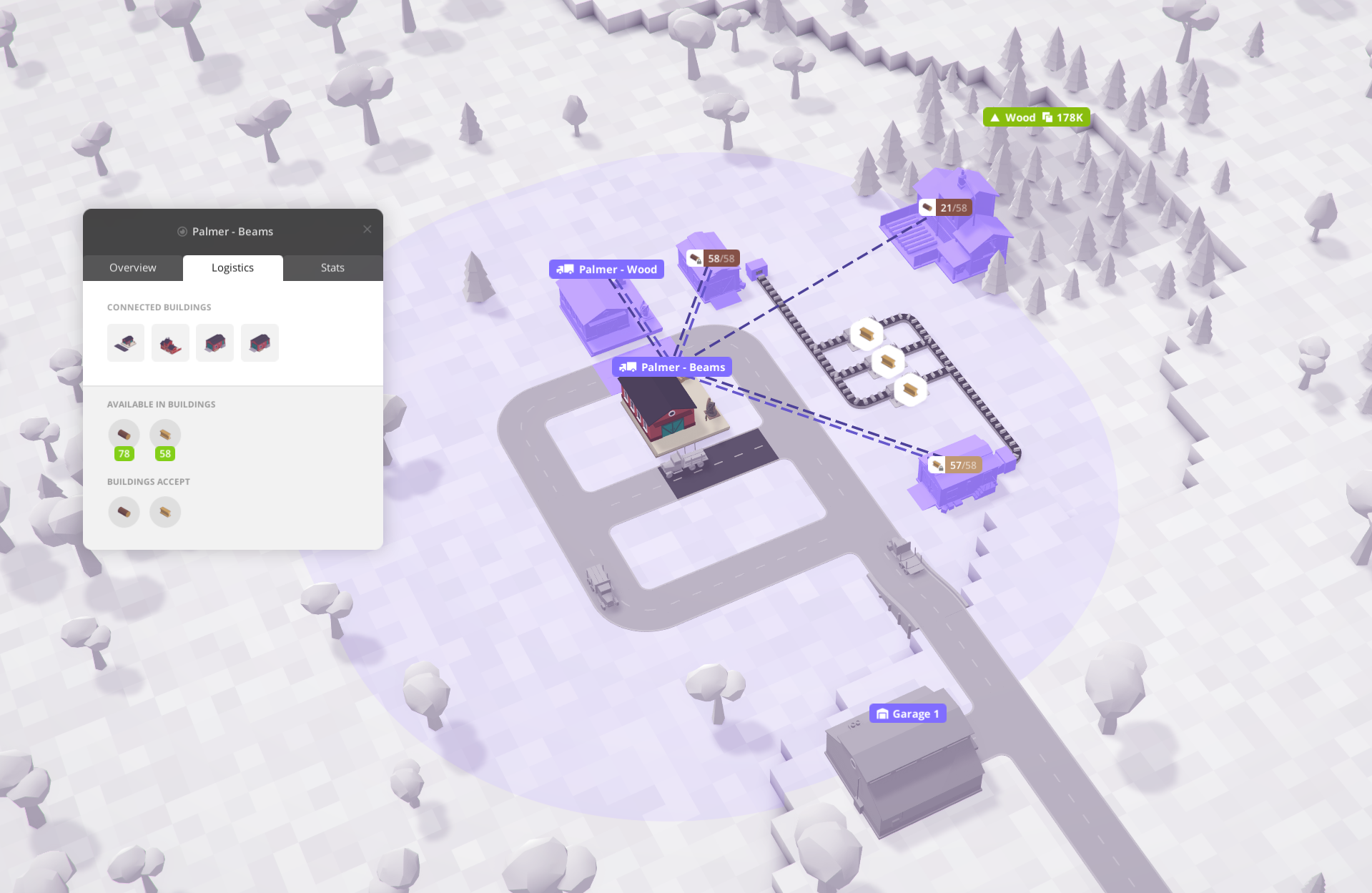The image size is (1372, 893).
Task: Click the middle beam icon on the conveyor belt
Action: 887,361
